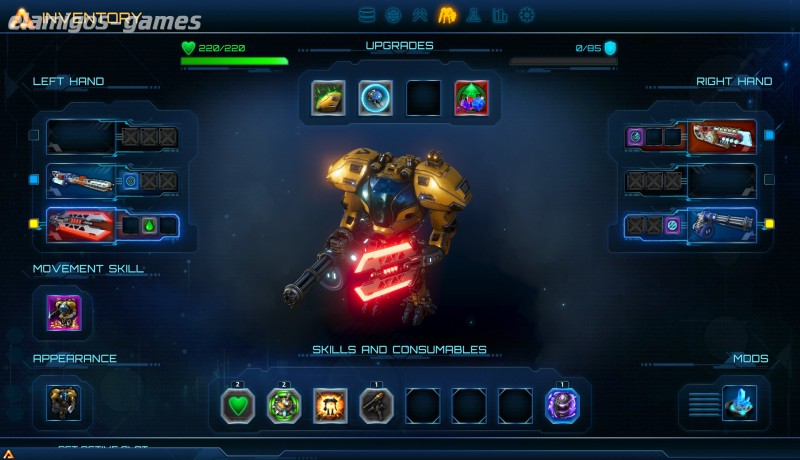Choose the orange explosion mech skill
800x460 pixels.
click(x=330, y=406)
